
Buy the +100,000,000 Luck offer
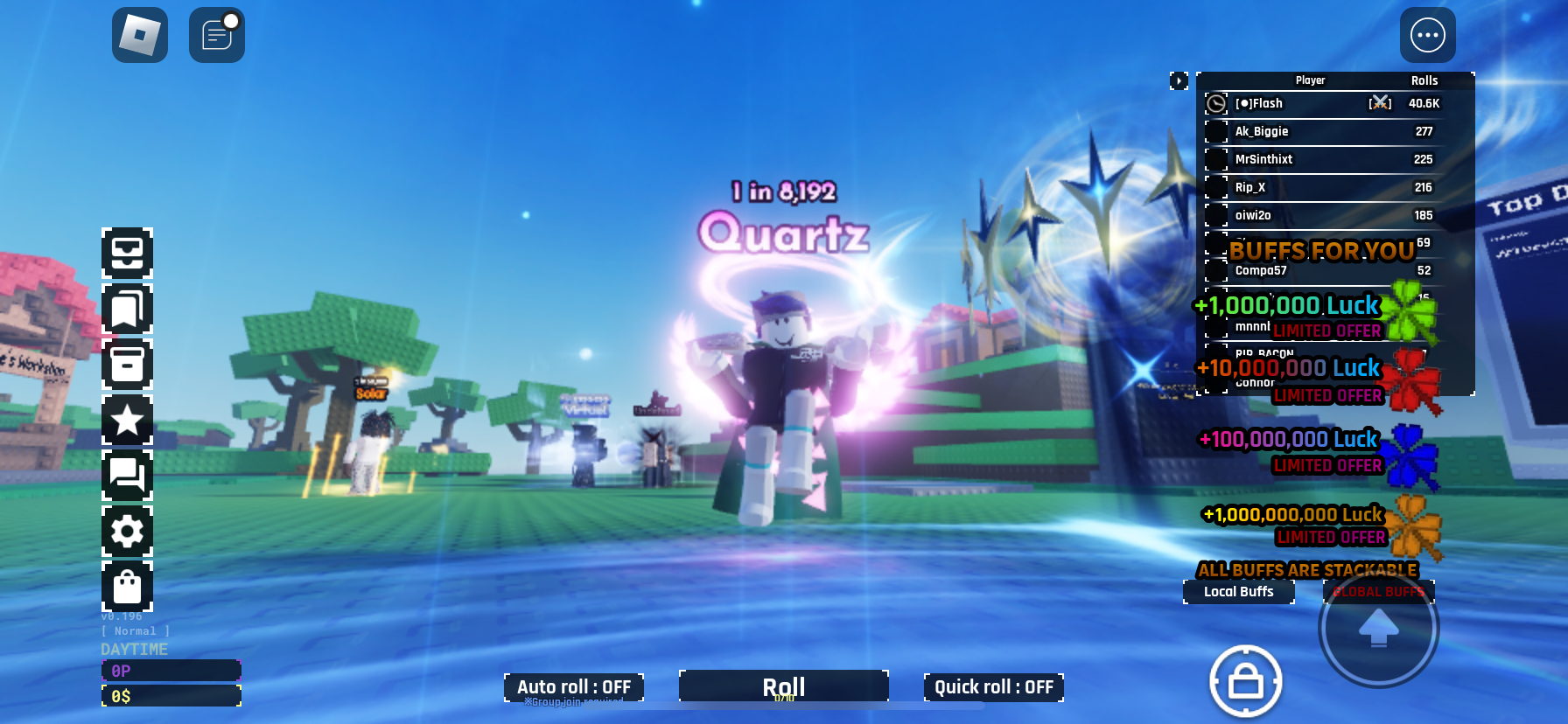1312,449
